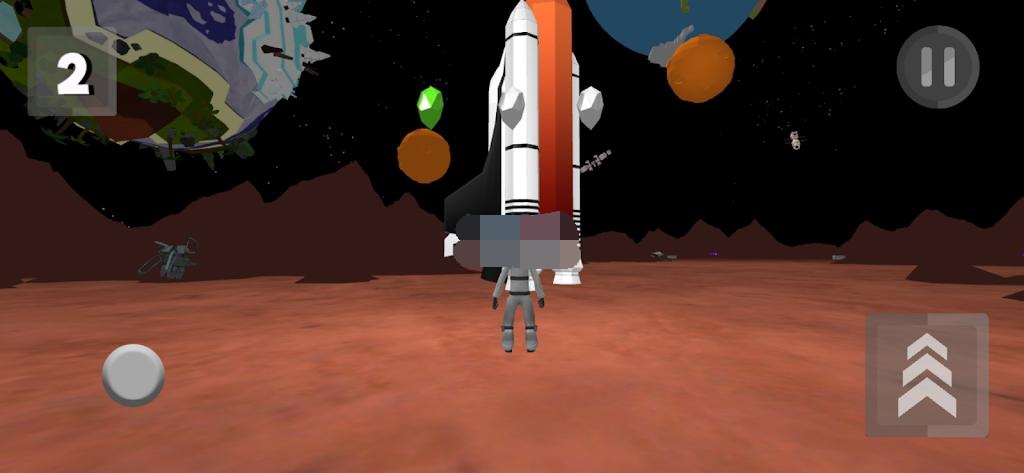Touch the gray virtual joystick knob
The height and width of the screenshot is (473, 1024).
133,375
